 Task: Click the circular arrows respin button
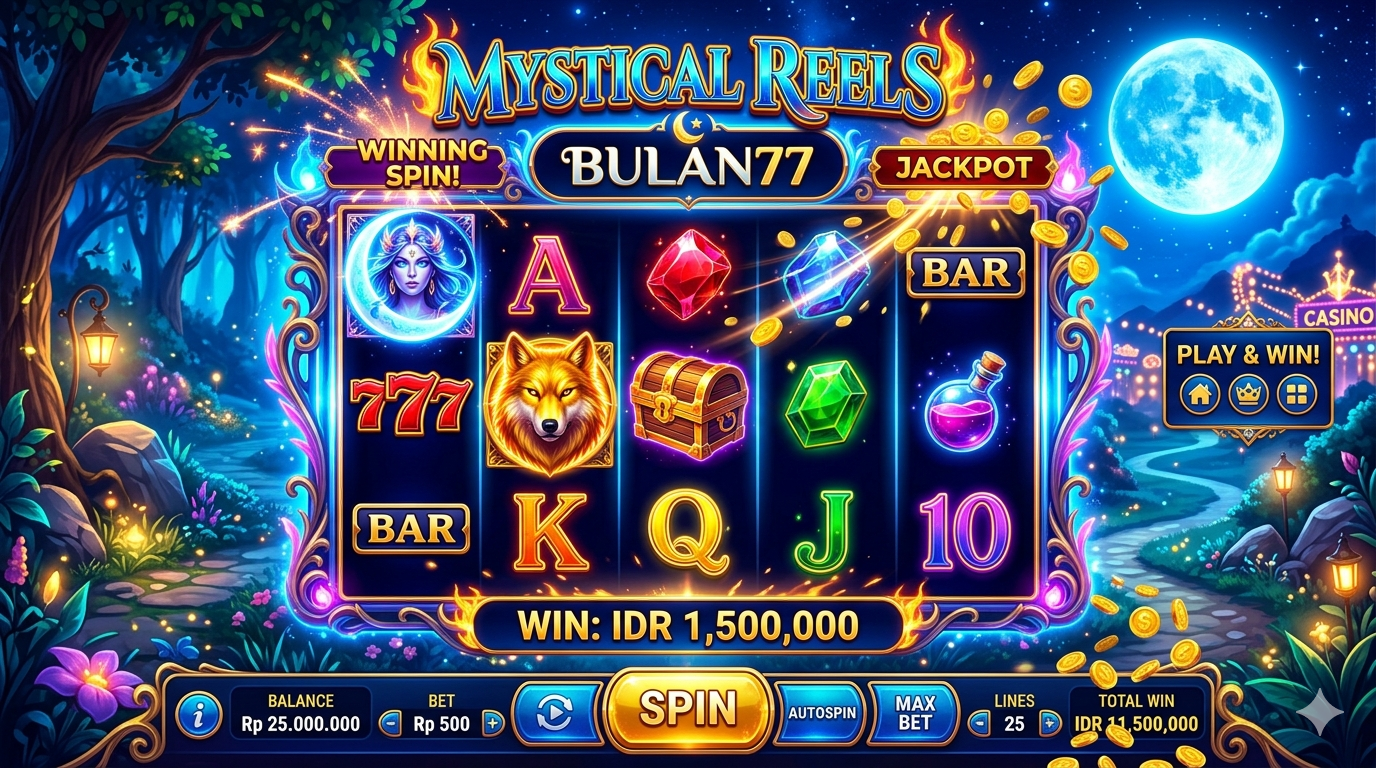pyautogui.click(x=554, y=713)
